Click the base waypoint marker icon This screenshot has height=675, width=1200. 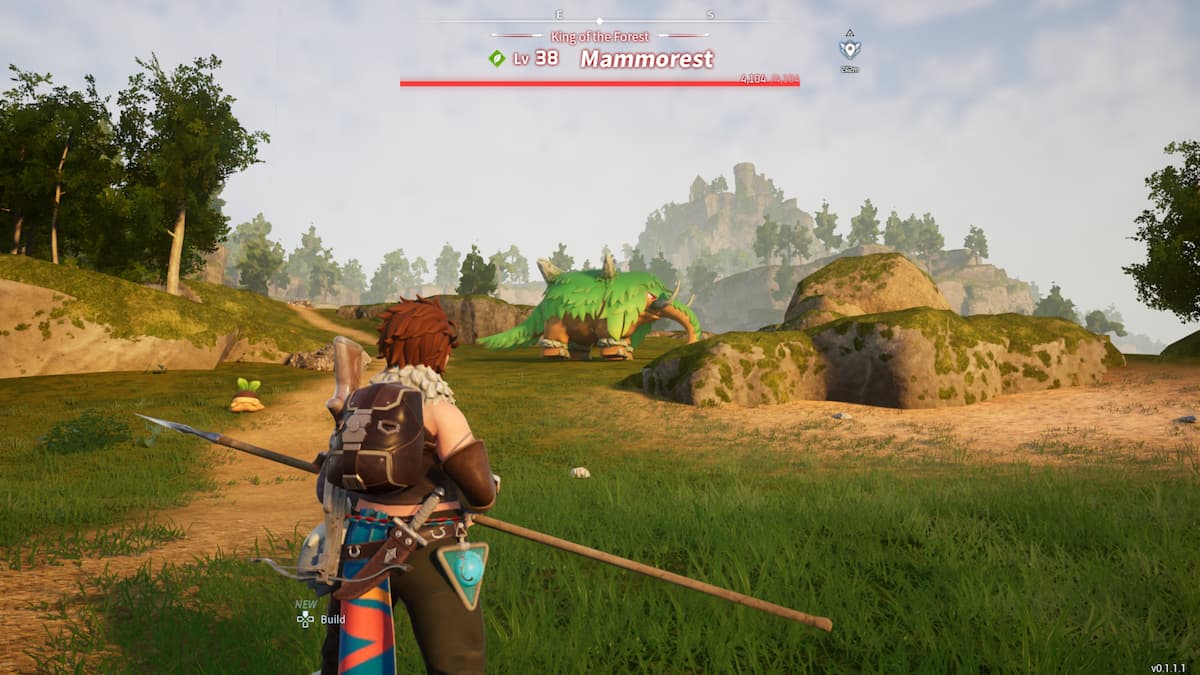[849, 48]
